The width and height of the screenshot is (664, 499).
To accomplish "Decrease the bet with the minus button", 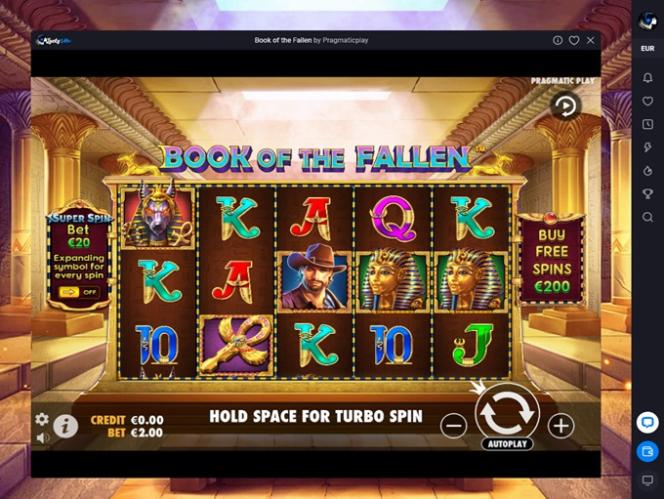I will 453,426.
